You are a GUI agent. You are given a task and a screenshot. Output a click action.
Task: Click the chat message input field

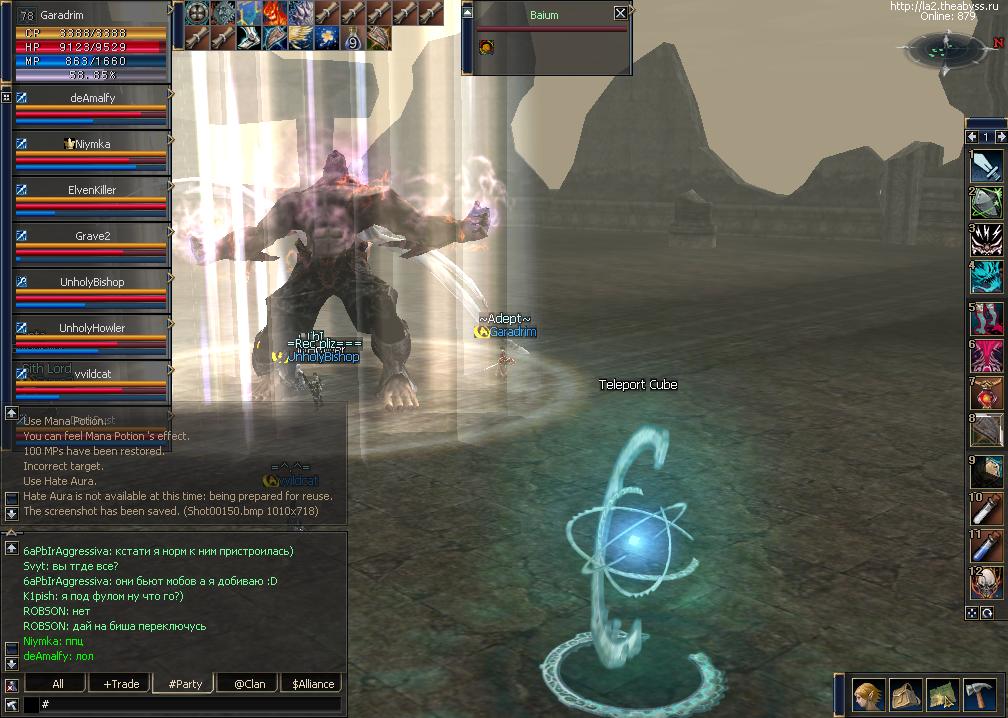point(190,705)
